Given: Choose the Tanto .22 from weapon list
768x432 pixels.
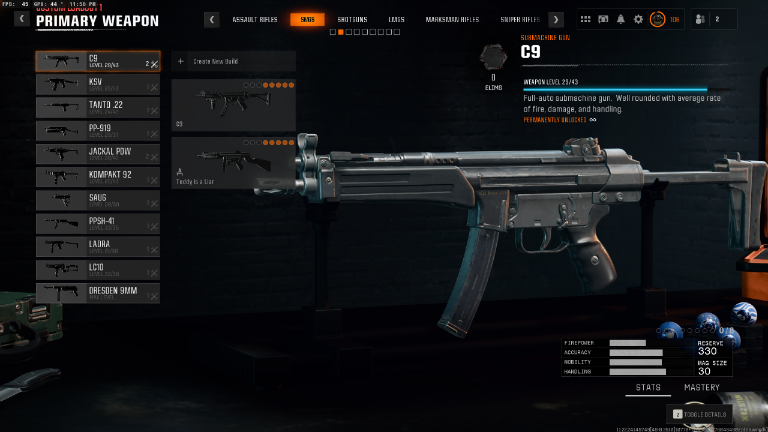Looking at the screenshot, I should pos(97,107).
